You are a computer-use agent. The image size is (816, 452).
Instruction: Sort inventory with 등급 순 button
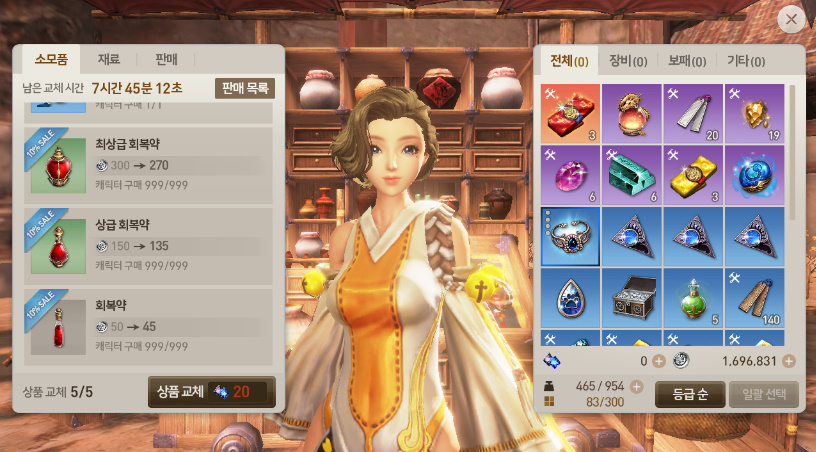tap(689, 393)
